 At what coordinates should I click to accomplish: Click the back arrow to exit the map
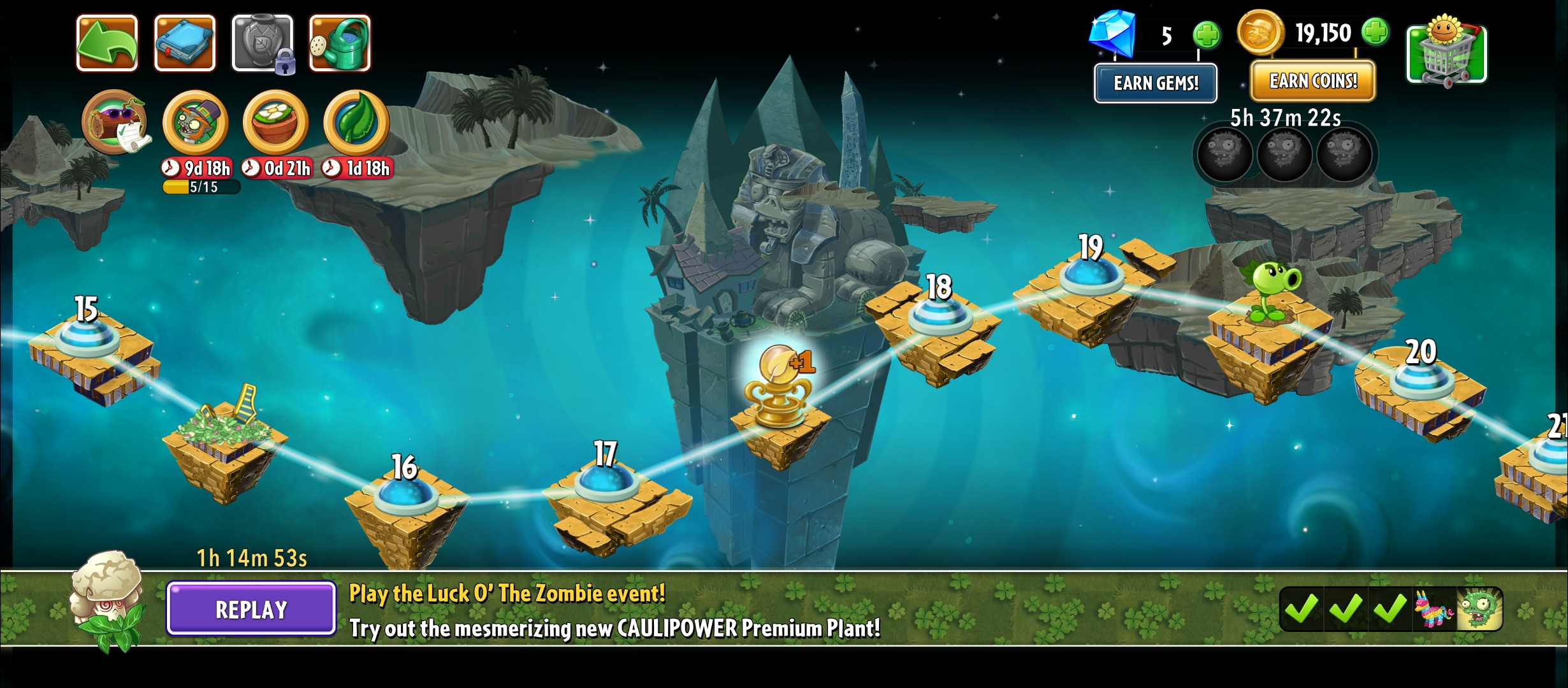click(108, 44)
